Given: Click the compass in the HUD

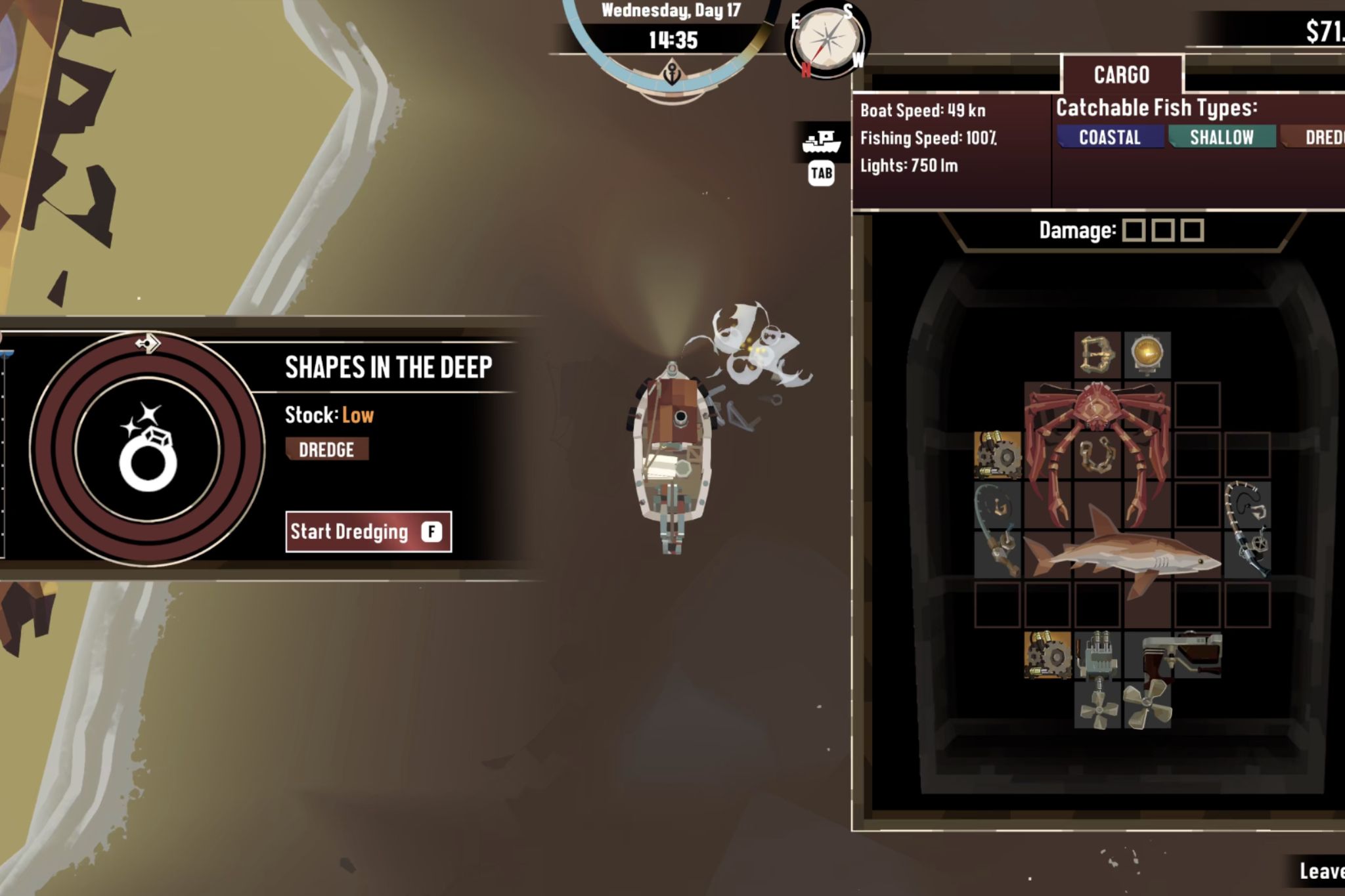Looking at the screenshot, I should 827,41.
